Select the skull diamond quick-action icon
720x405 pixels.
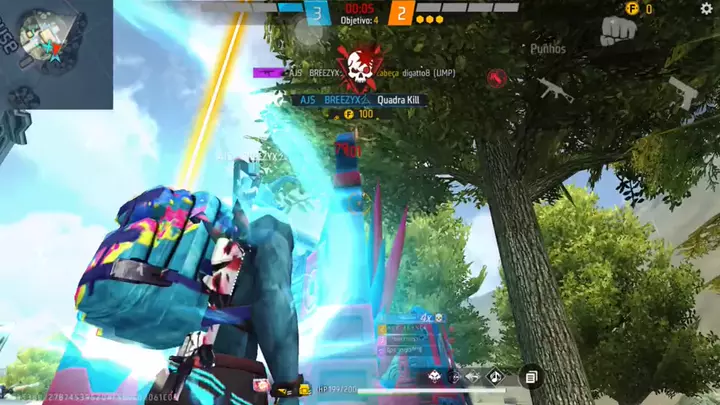click(434, 377)
